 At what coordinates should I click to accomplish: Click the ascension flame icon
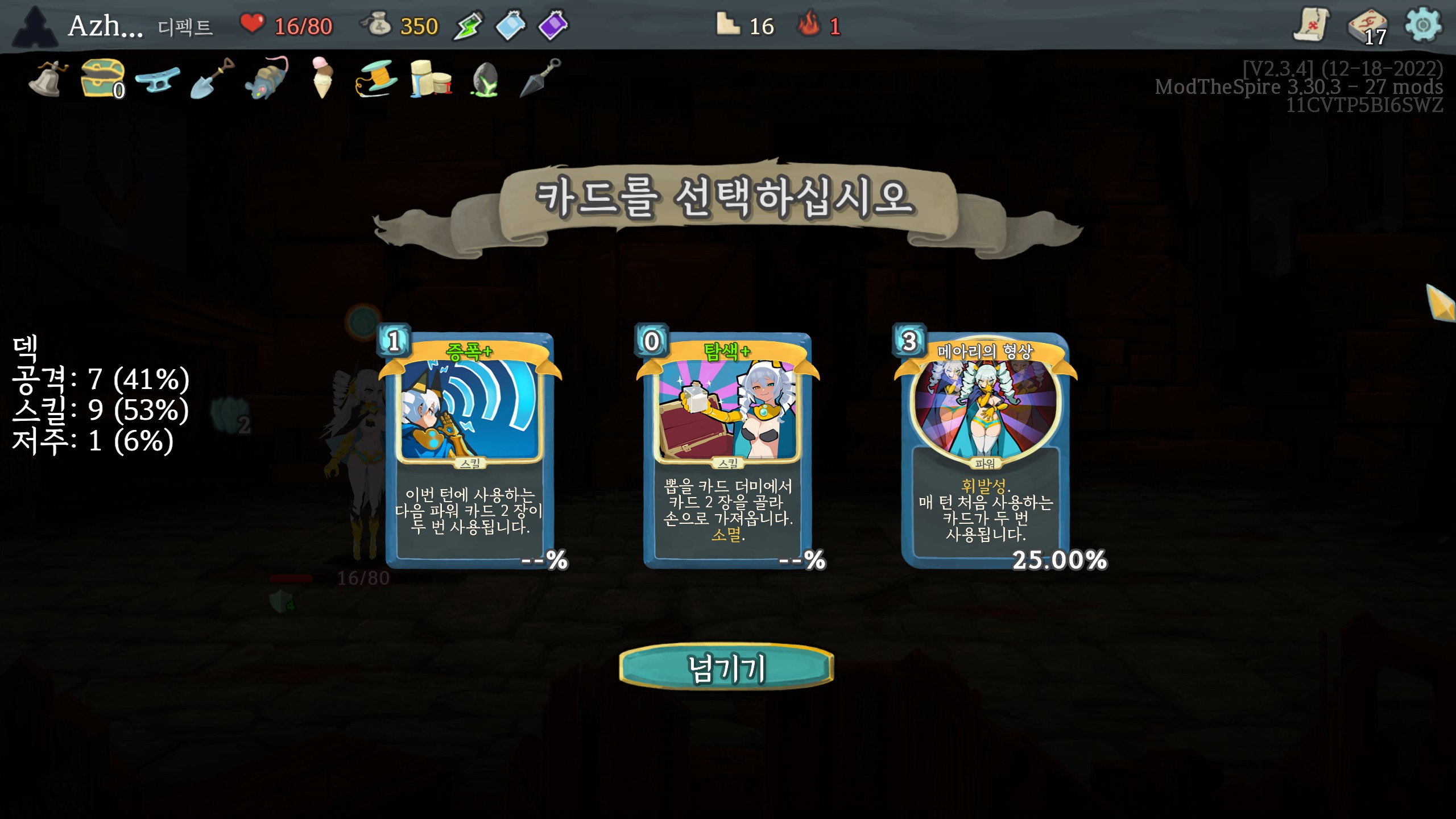[809, 26]
